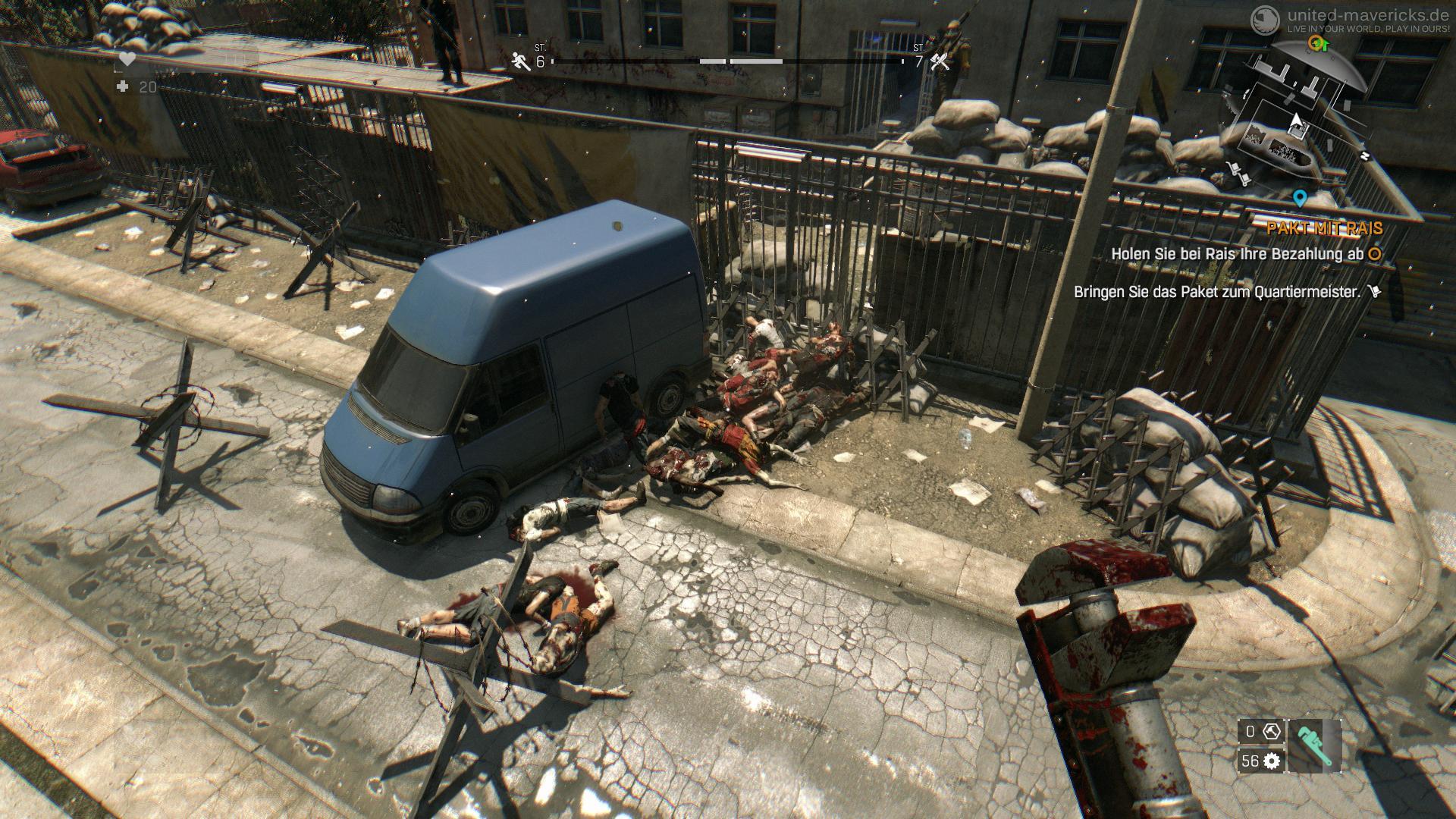The width and height of the screenshot is (1456, 819).
Task: Click the running man agility icon
Action: tap(521, 61)
